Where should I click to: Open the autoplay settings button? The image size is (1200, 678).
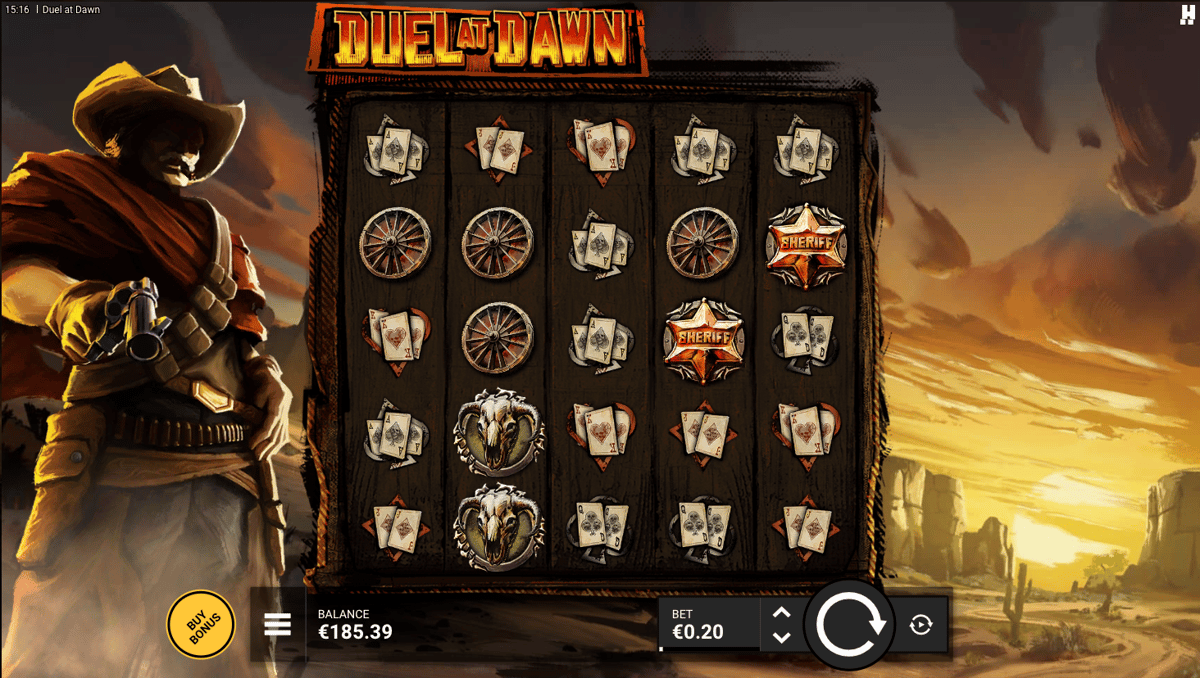coord(921,625)
